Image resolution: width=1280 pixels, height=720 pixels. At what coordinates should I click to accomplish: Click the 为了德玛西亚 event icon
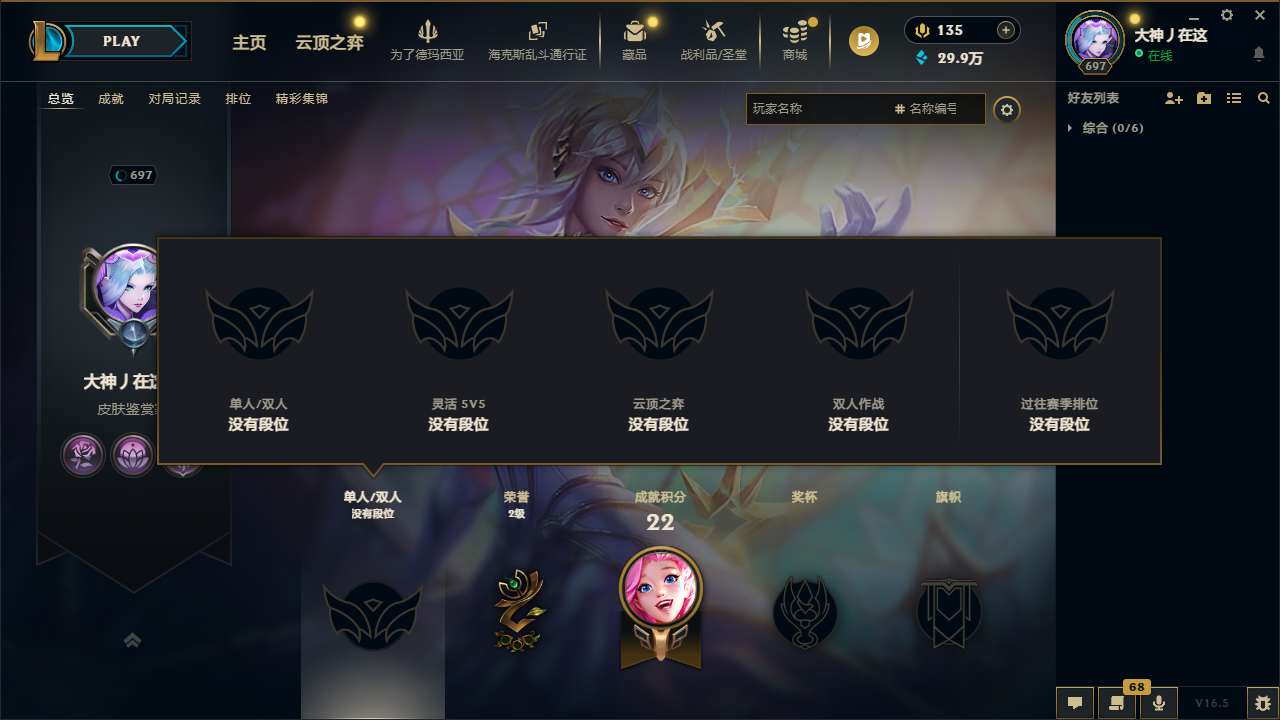click(x=428, y=40)
